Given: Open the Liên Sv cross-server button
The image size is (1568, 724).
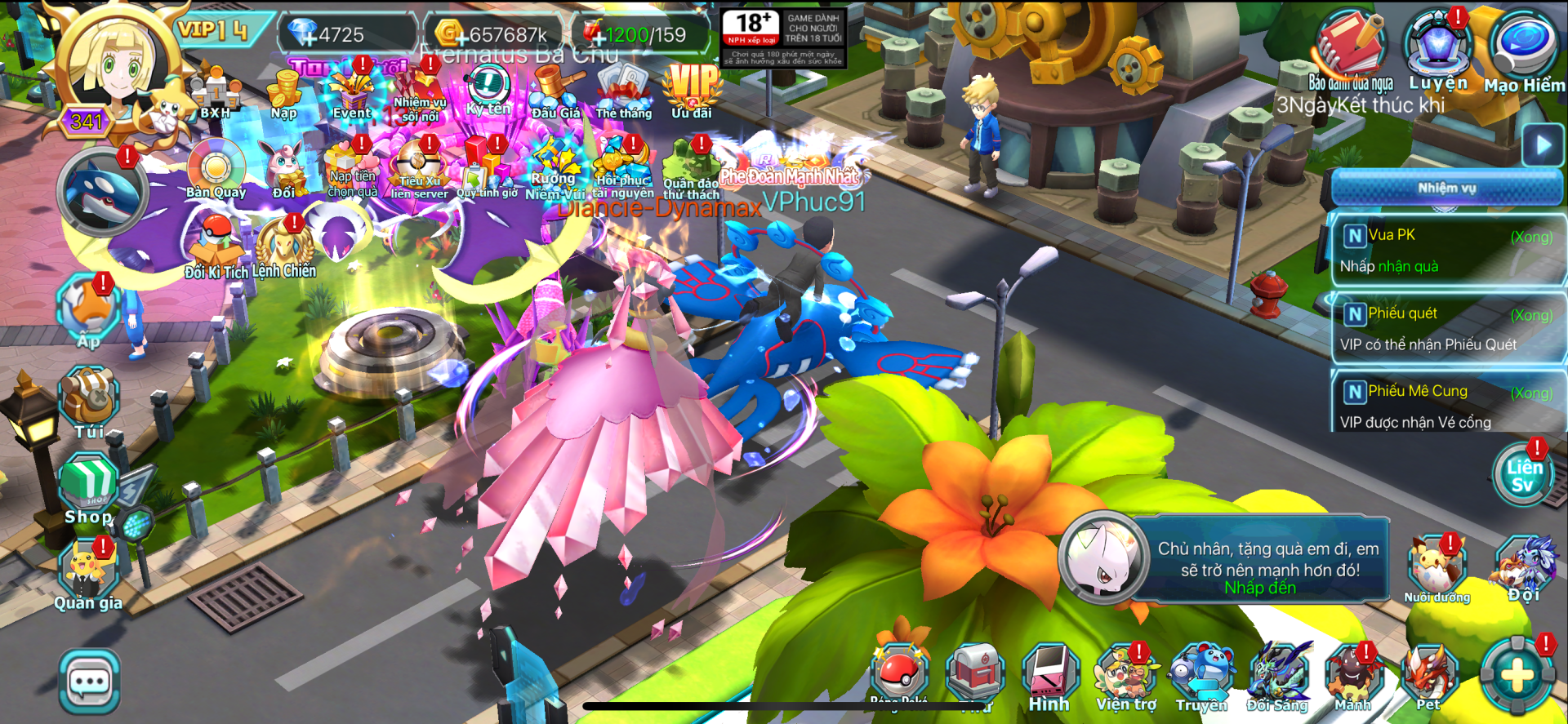Looking at the screenshot, I should click(1523, 475).
